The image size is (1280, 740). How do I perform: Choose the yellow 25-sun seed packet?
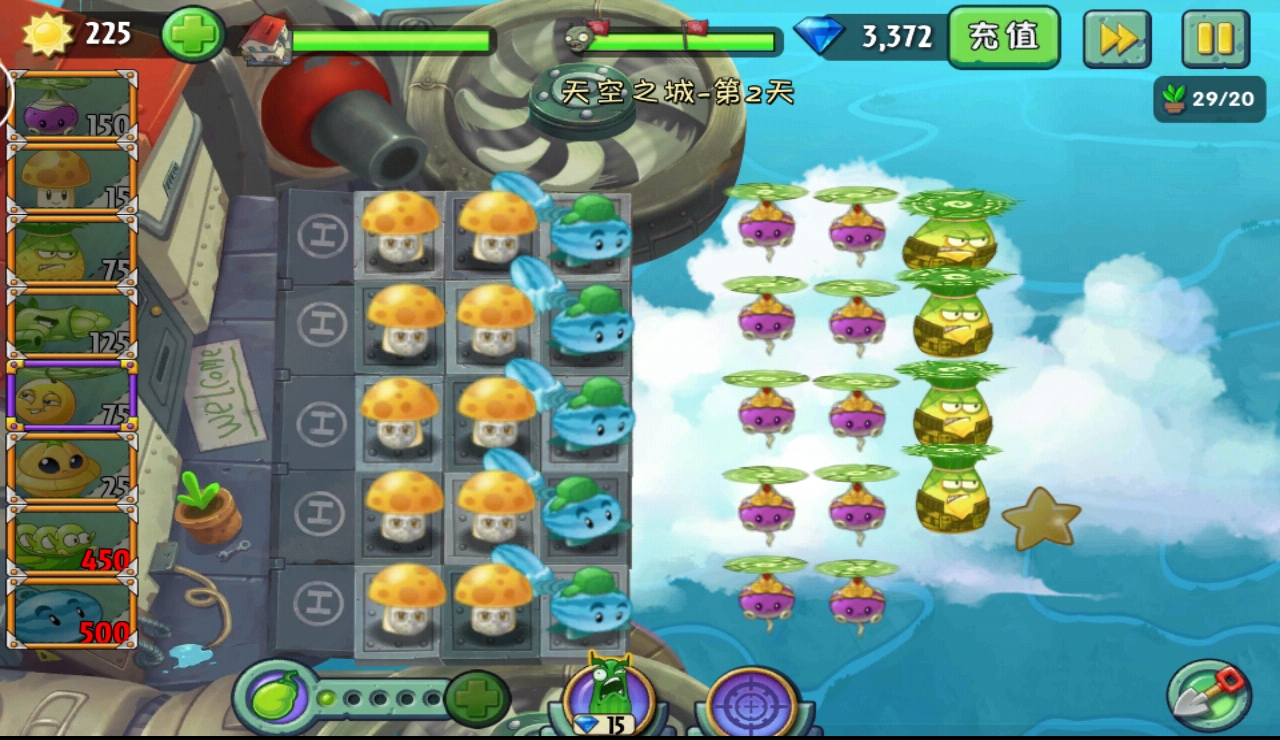pos(72,468)
